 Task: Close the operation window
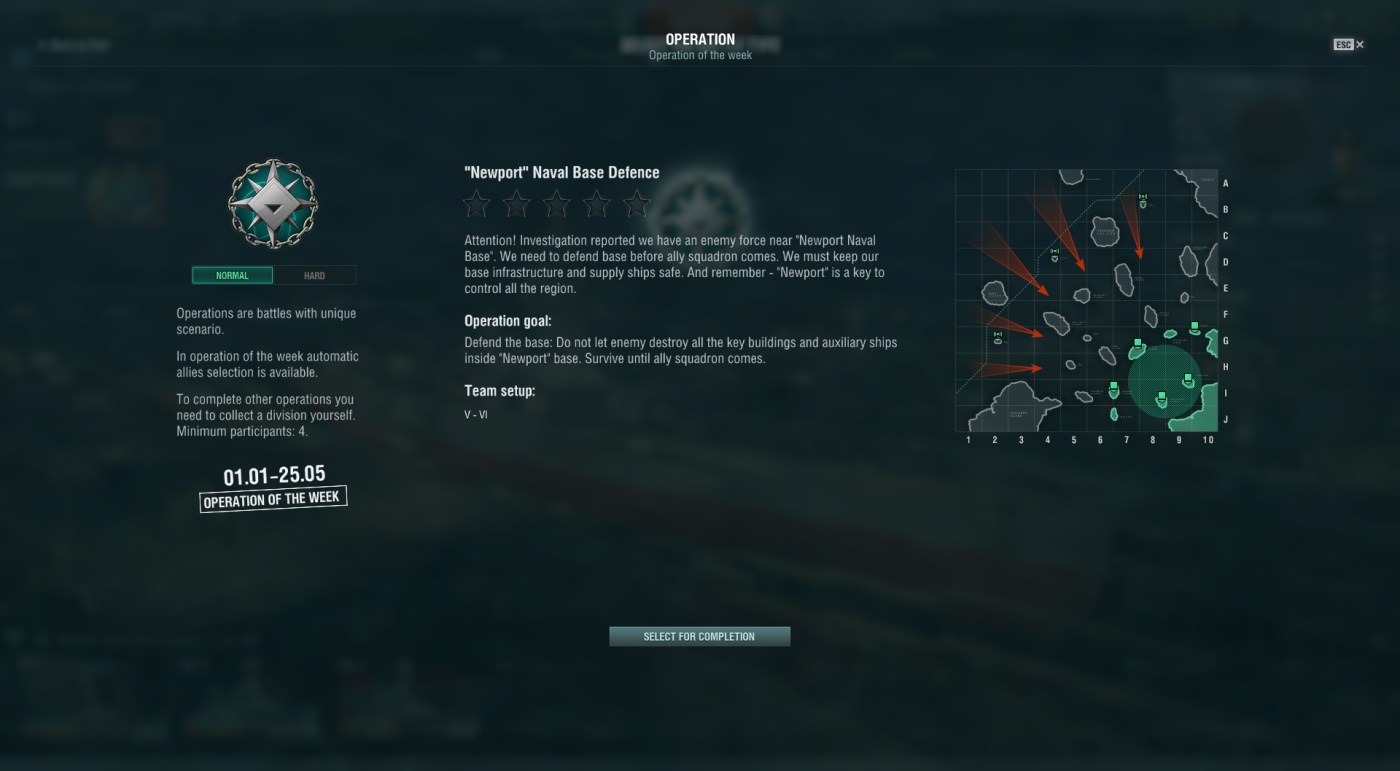click(1349, 44)
